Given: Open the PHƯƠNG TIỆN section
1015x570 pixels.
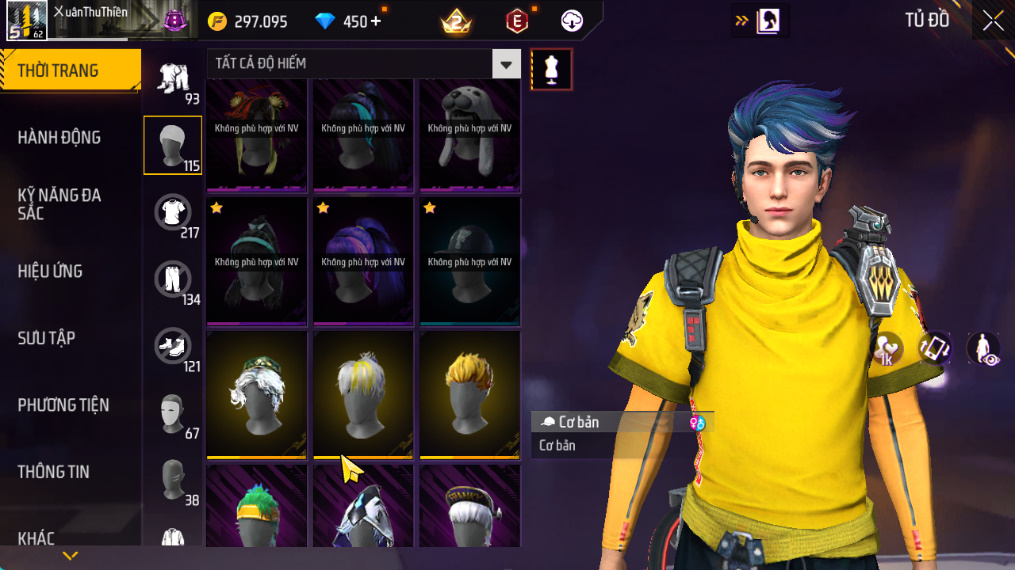Looking at the screenshot, I should (64, 405).
